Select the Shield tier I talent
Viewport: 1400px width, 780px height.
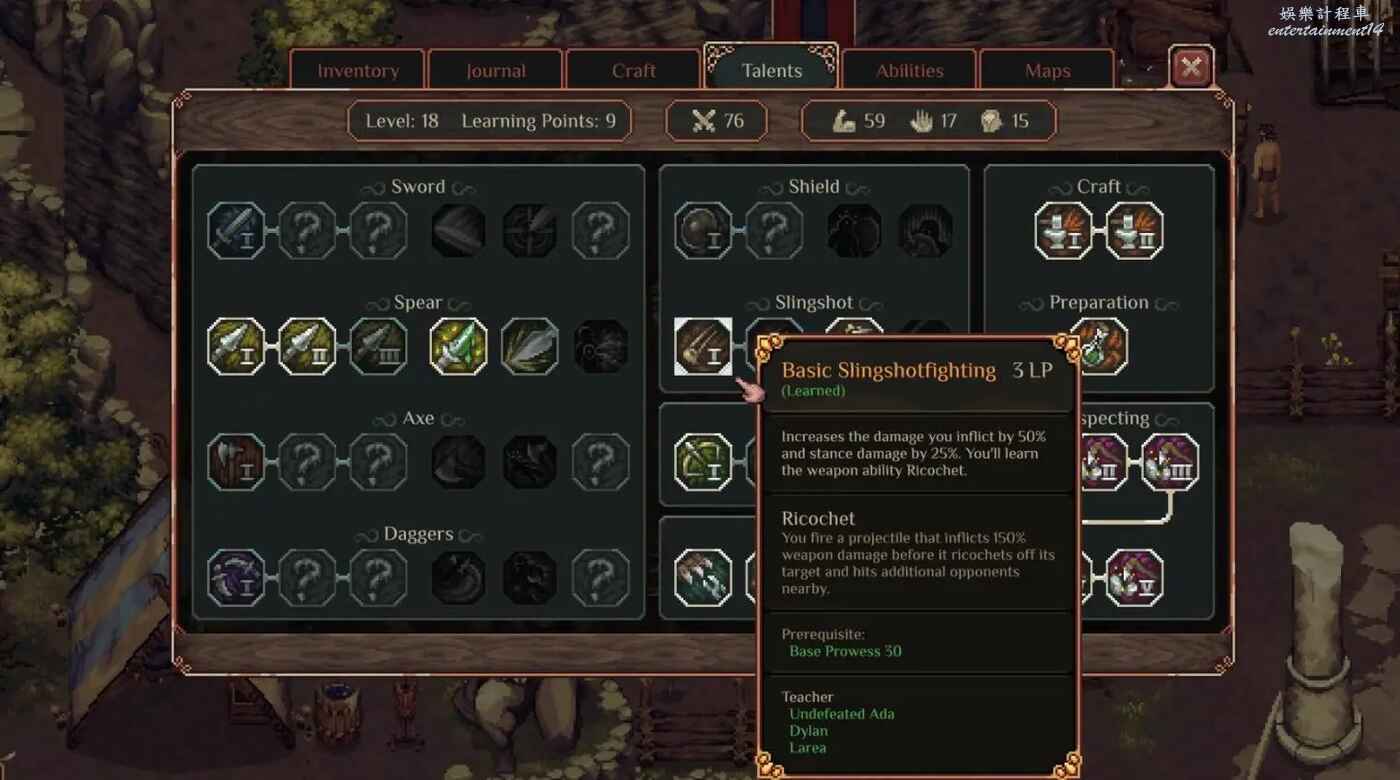704,231
